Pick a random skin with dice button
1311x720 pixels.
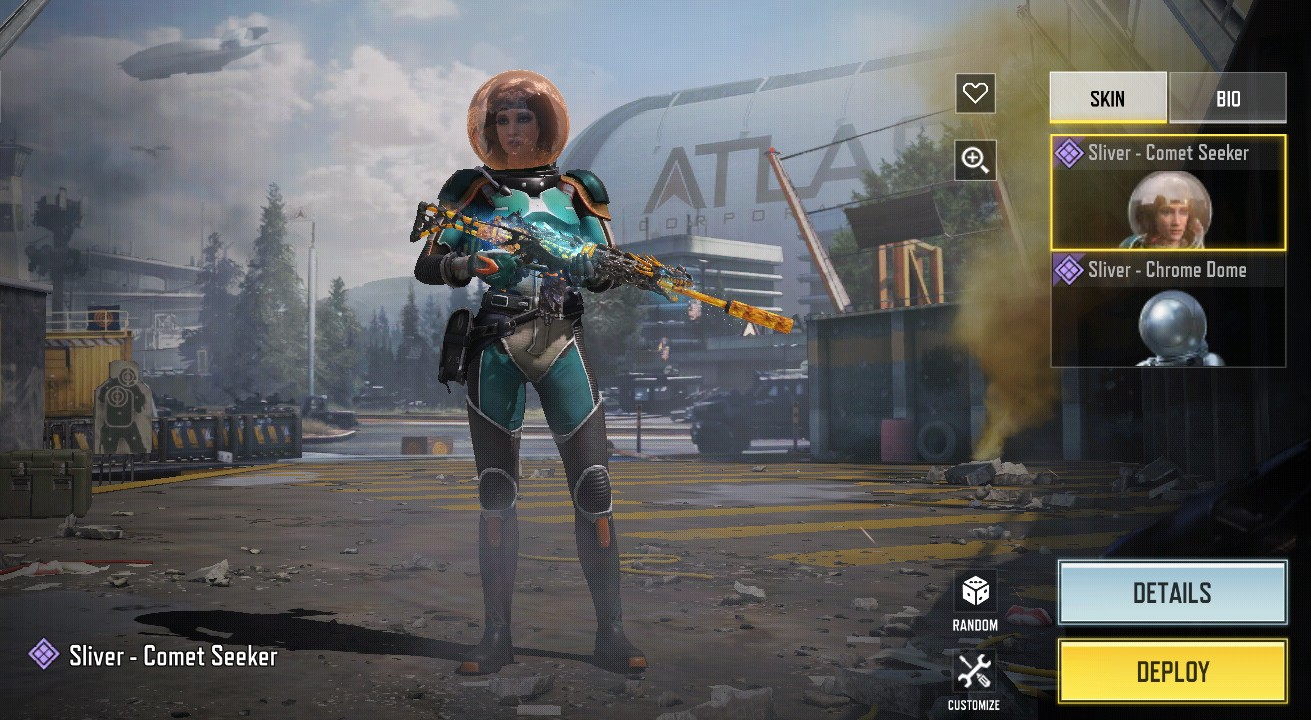[x=974, y=601]
